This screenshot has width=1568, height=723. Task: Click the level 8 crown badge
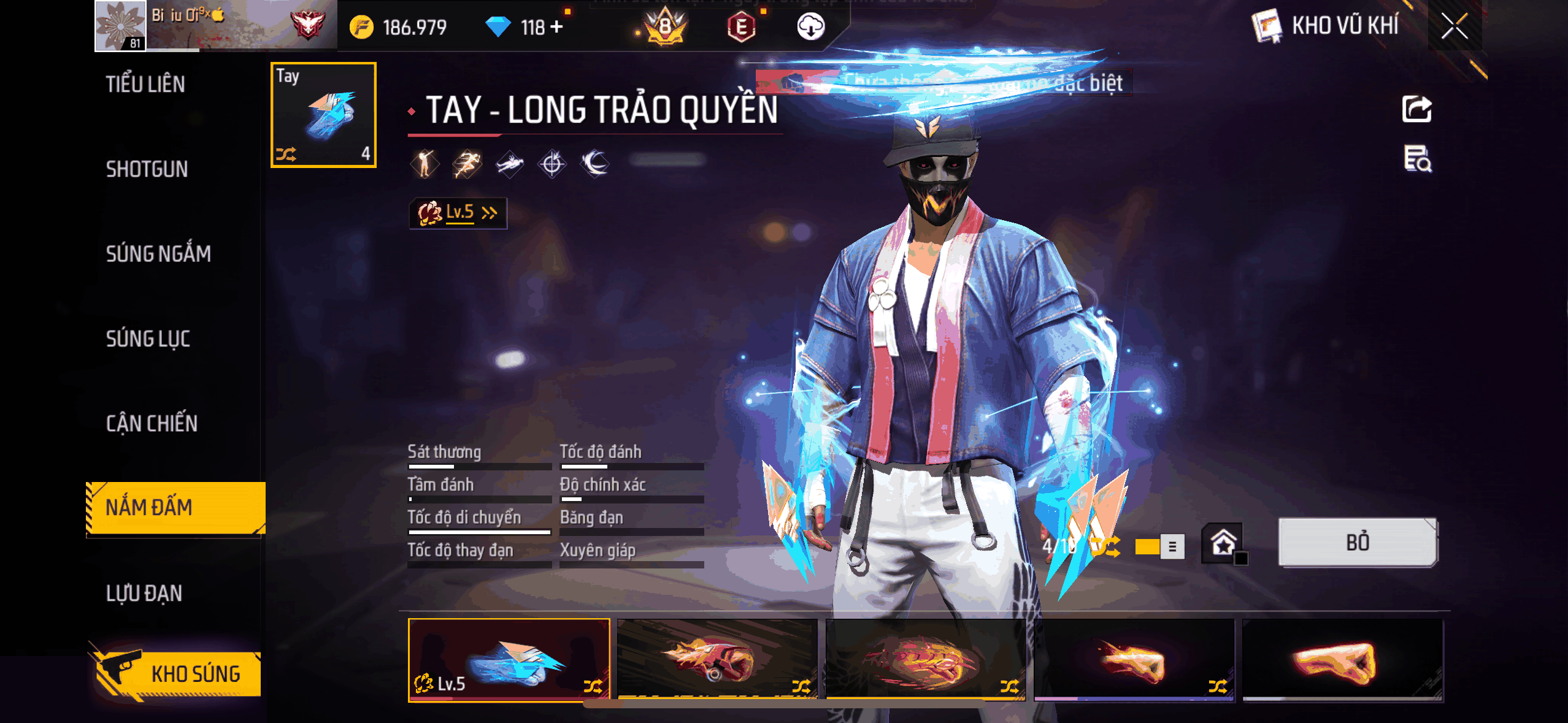tap(665, 27)
